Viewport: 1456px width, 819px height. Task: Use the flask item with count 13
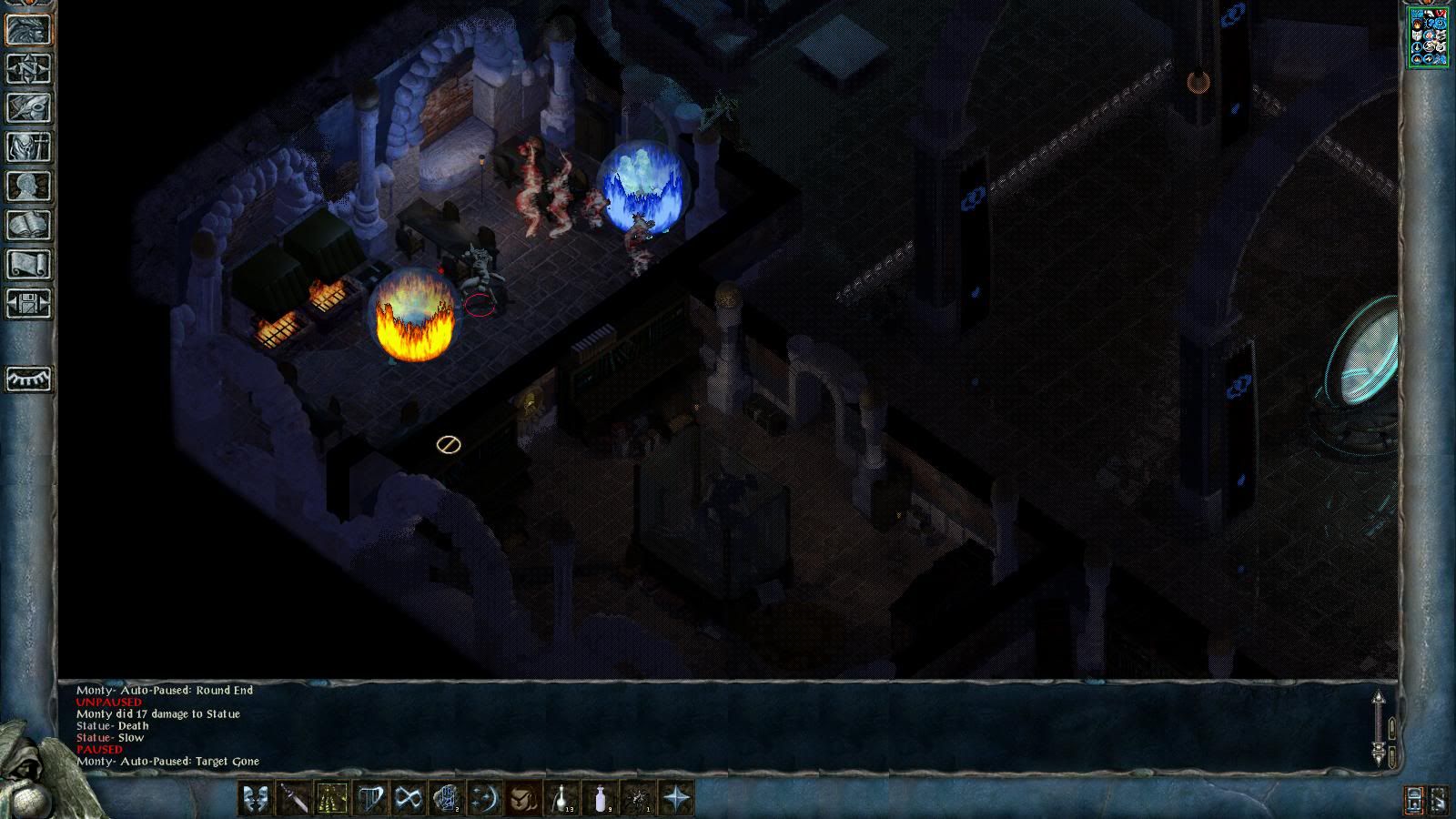pos(561,799)
